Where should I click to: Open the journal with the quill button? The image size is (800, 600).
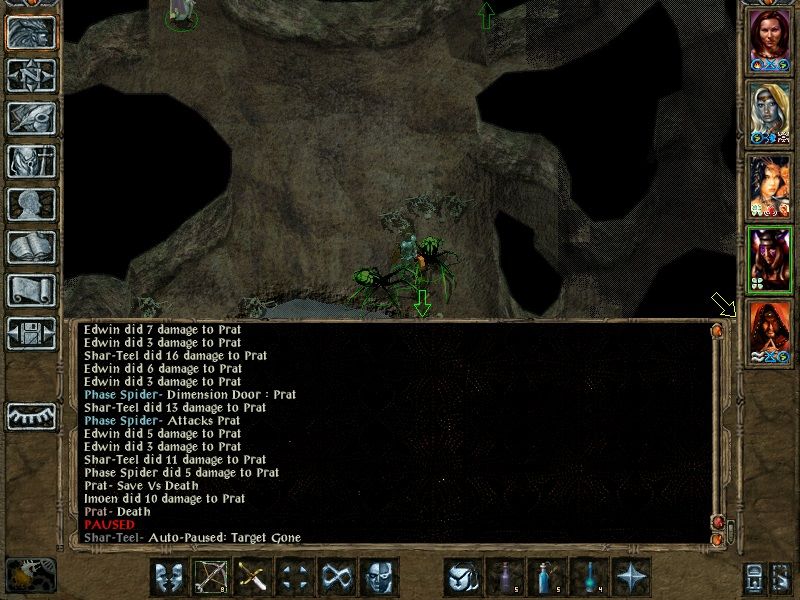click(31, 118)
